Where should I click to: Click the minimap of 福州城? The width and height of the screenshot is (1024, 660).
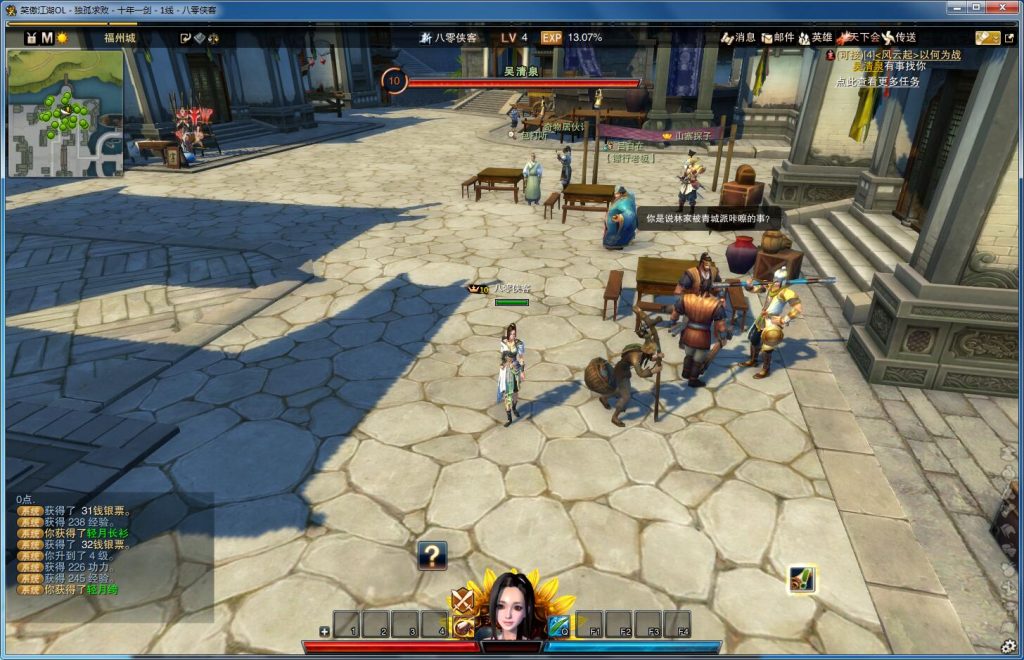tap(65, 113)
